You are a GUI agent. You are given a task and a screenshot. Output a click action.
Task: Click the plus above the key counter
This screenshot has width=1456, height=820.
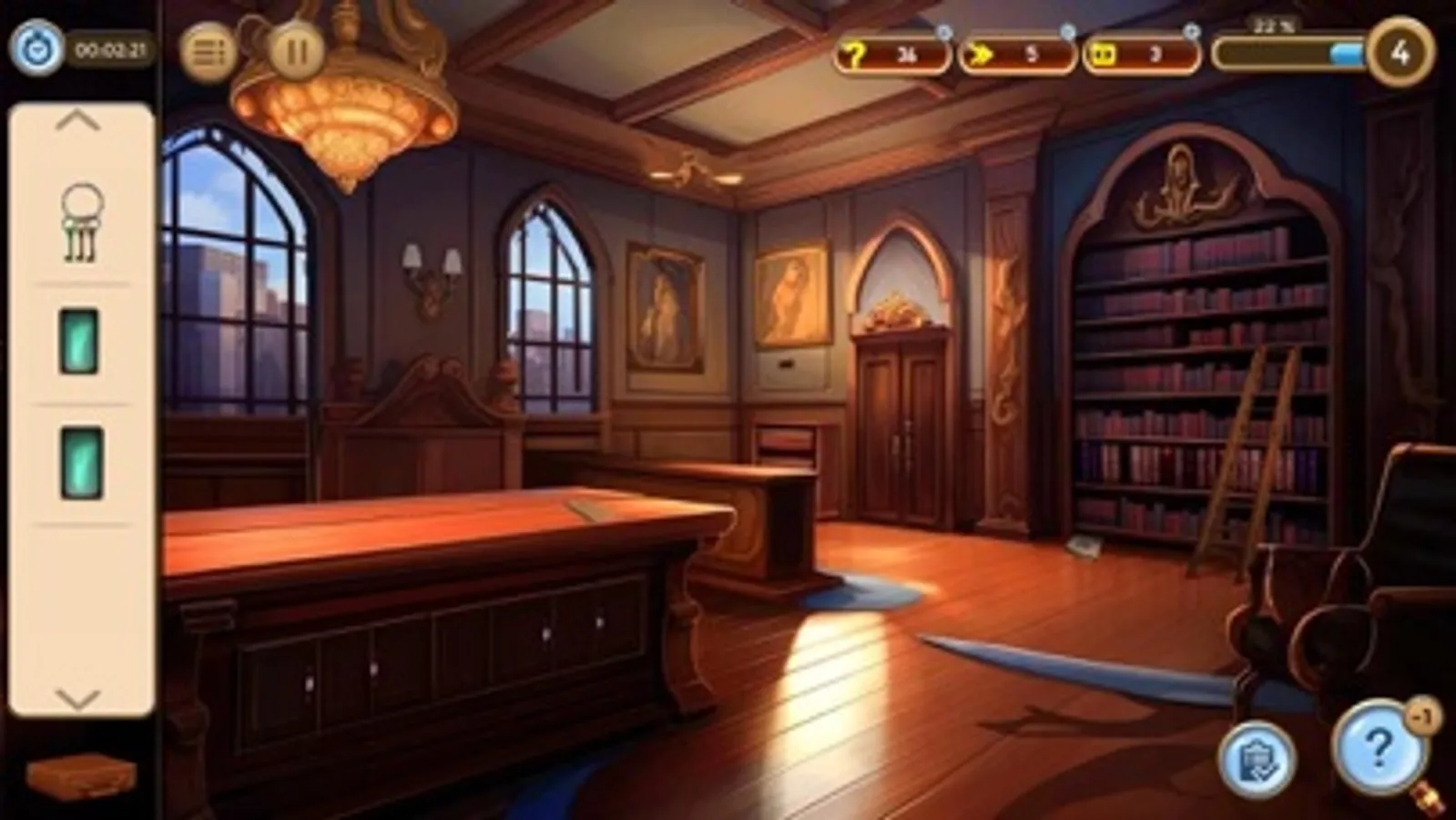pyautogui.click(x=944, y=30)
